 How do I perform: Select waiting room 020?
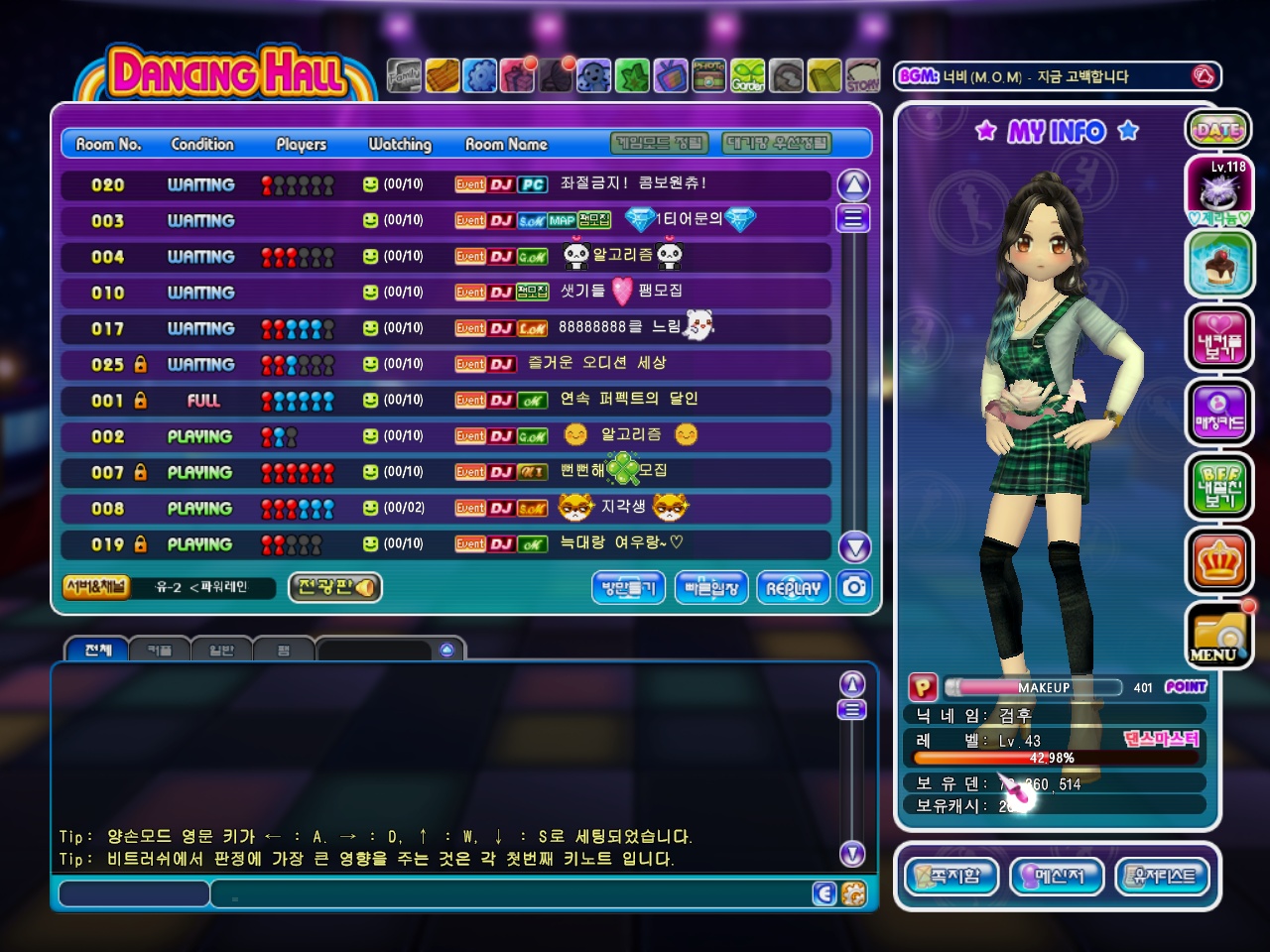coord(446,184)
